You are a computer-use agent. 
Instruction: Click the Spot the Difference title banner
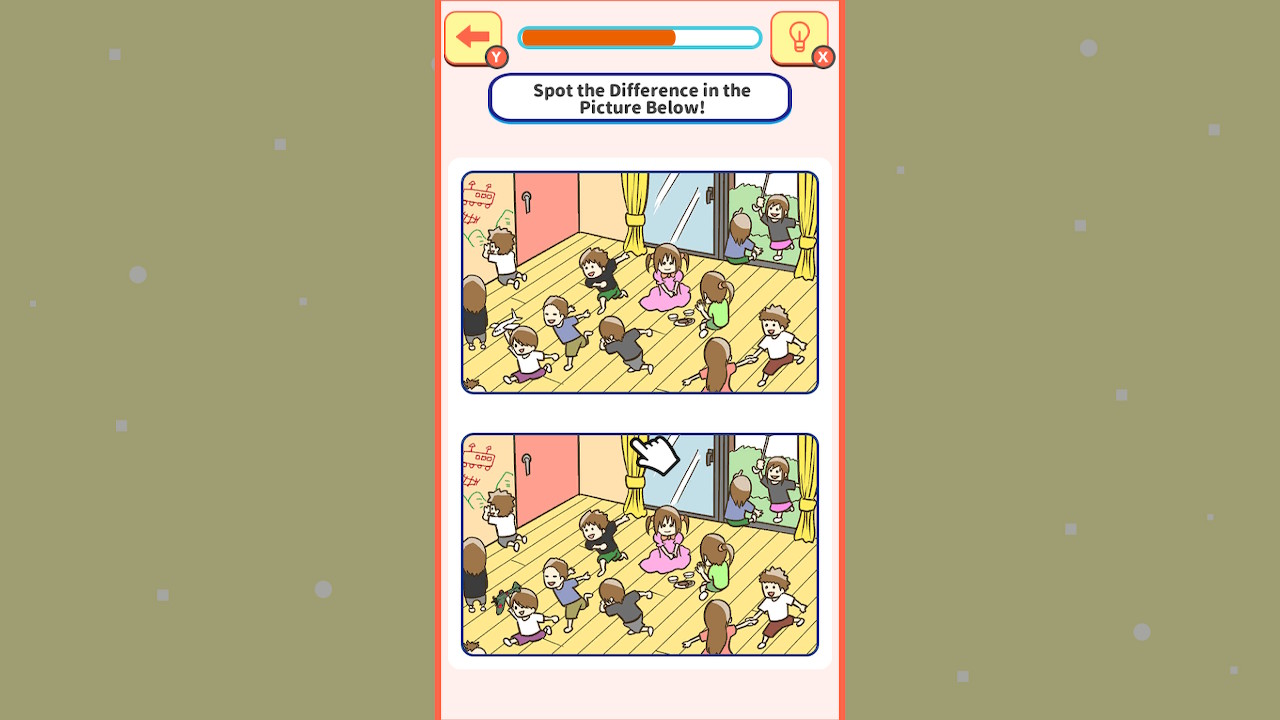tap(639, 98)
